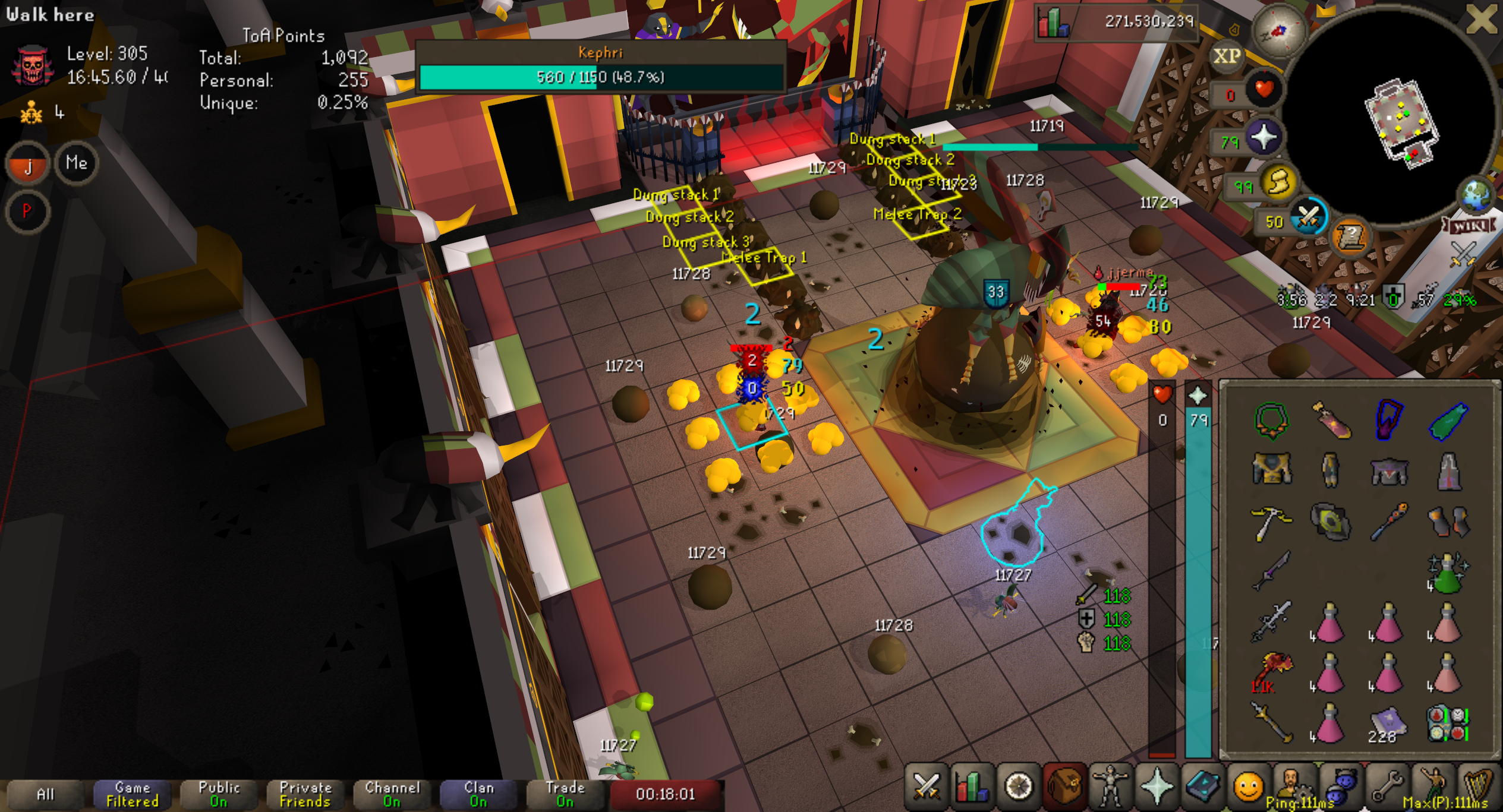Open the world map globe icon
1503x812 pixels.
click(1476, 195)
